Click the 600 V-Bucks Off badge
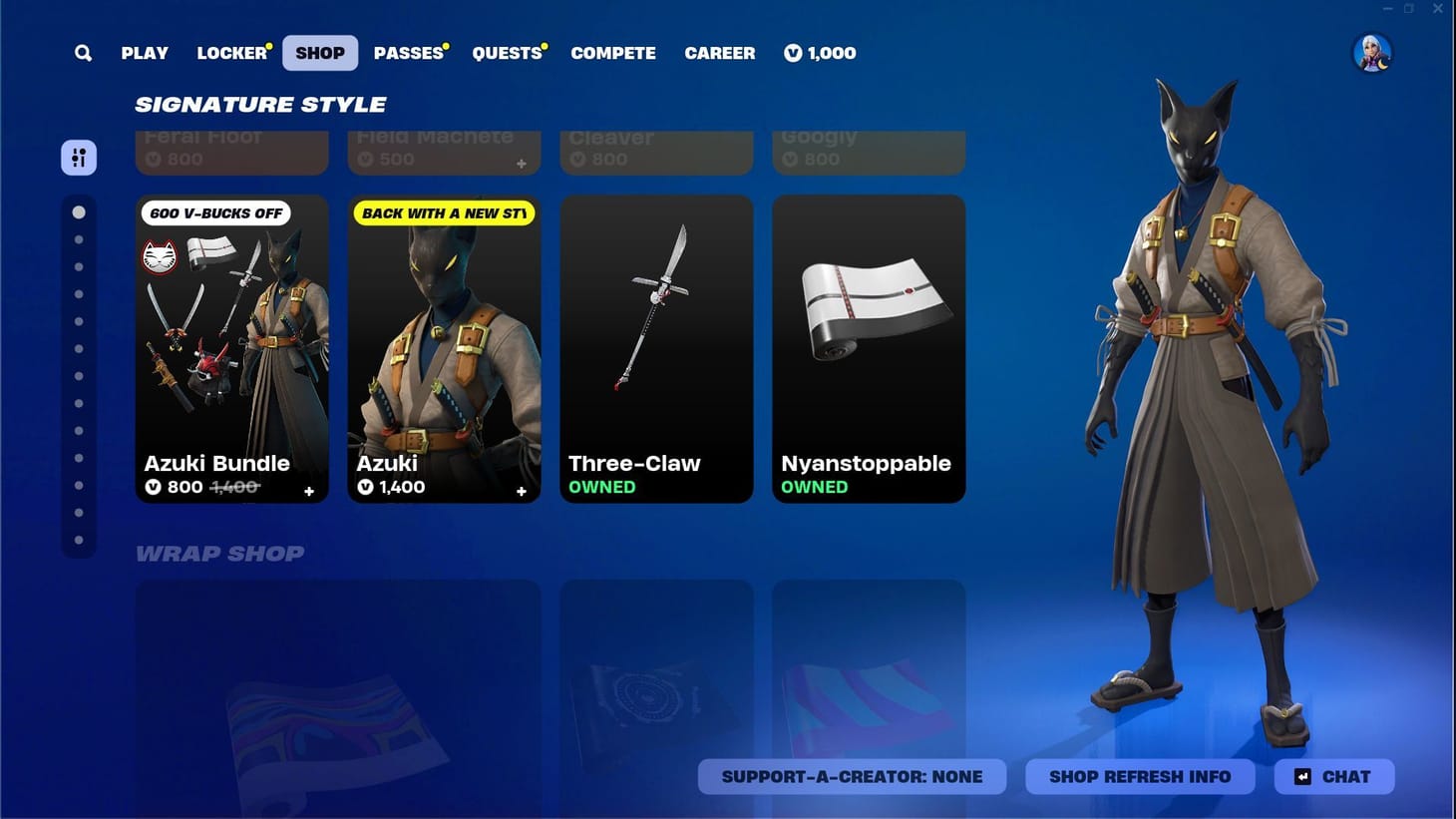This screenshot has width=1456, height=819. pos(213,212)
